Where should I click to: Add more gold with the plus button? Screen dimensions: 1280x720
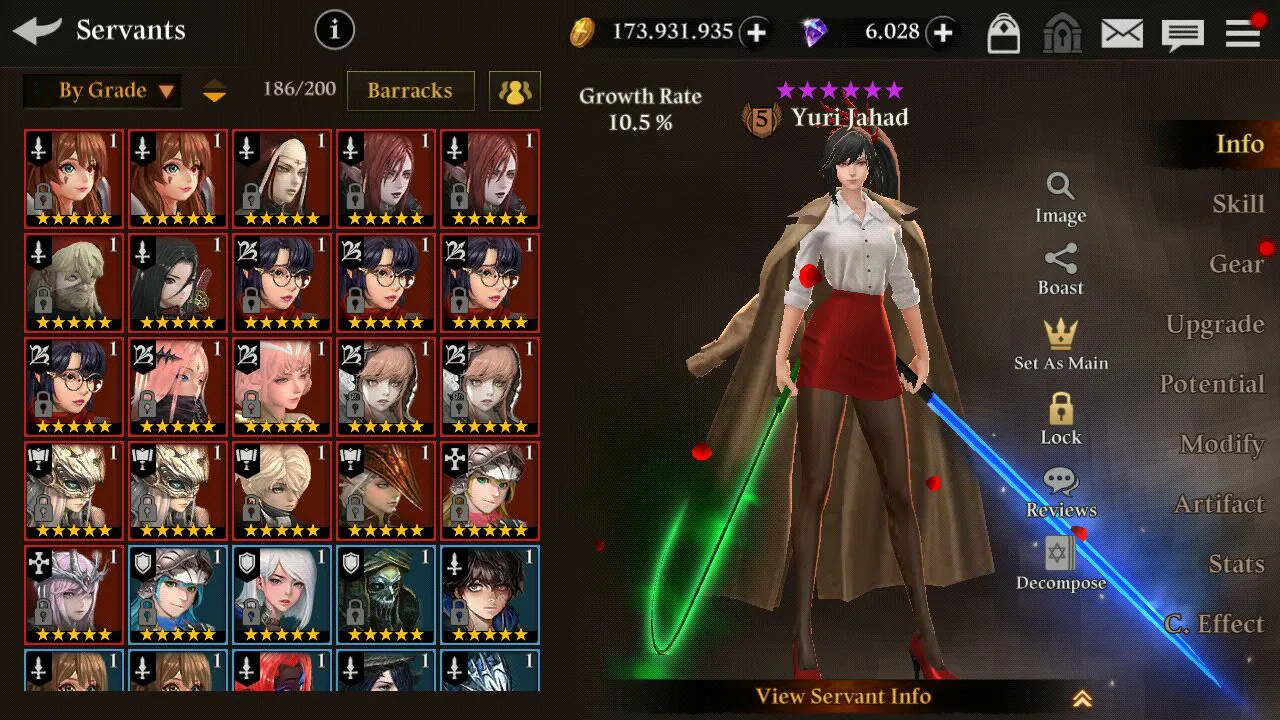[756, 33]
